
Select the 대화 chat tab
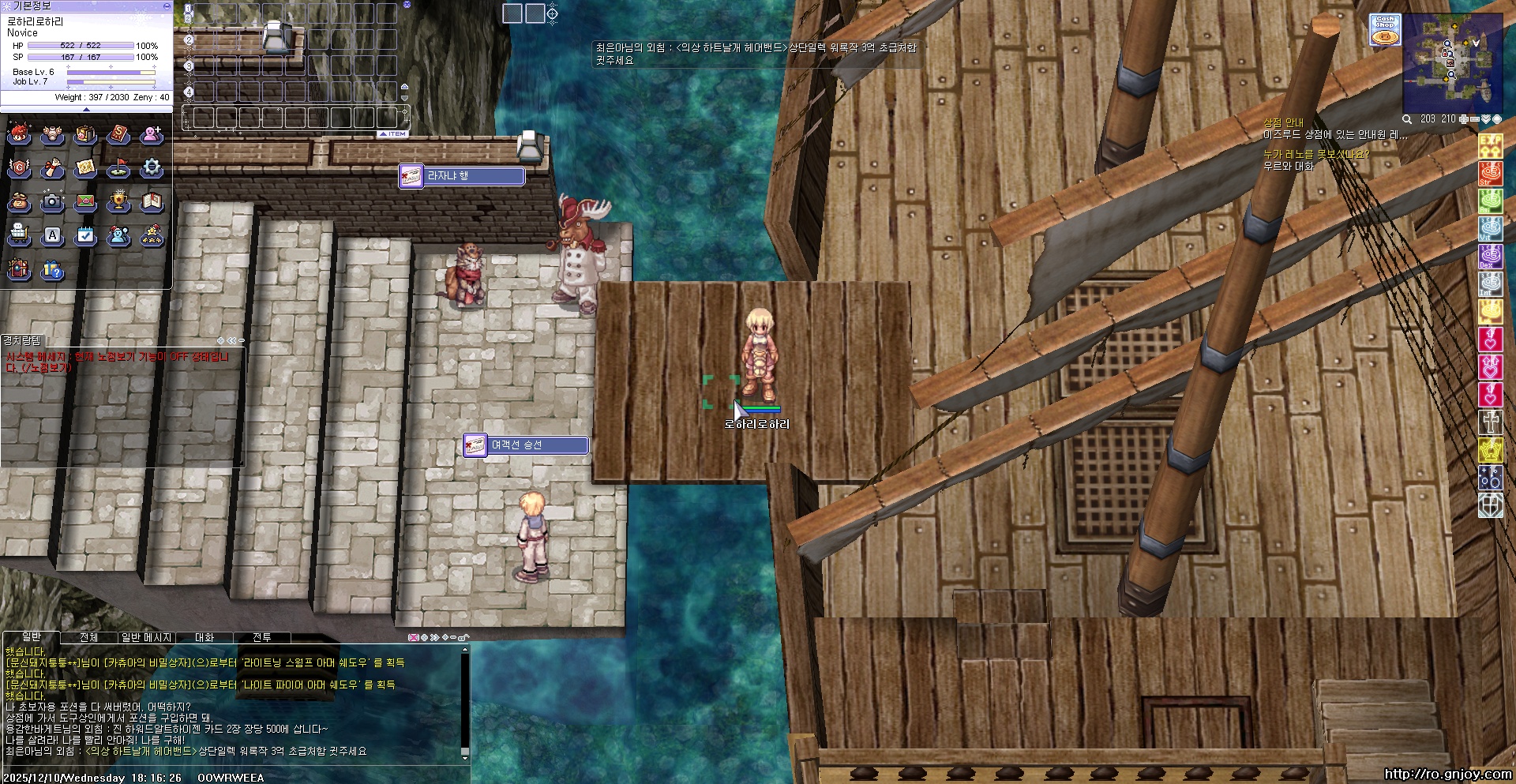pos(205,637)
